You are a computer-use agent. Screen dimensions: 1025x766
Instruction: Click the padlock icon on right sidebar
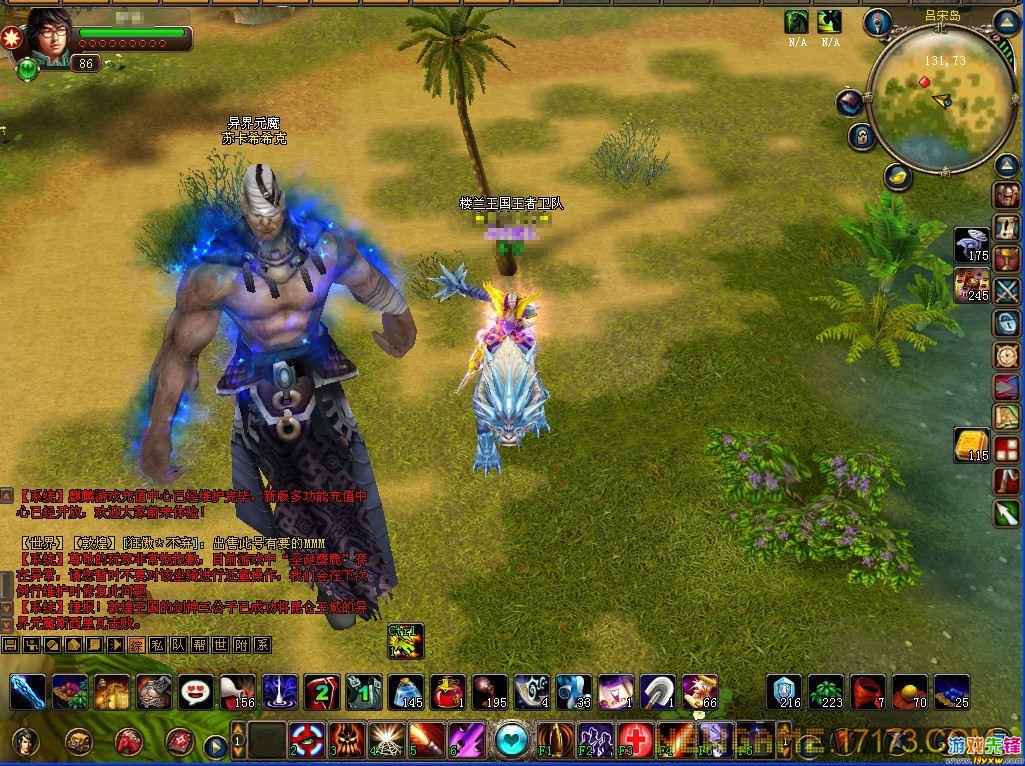1005,323
